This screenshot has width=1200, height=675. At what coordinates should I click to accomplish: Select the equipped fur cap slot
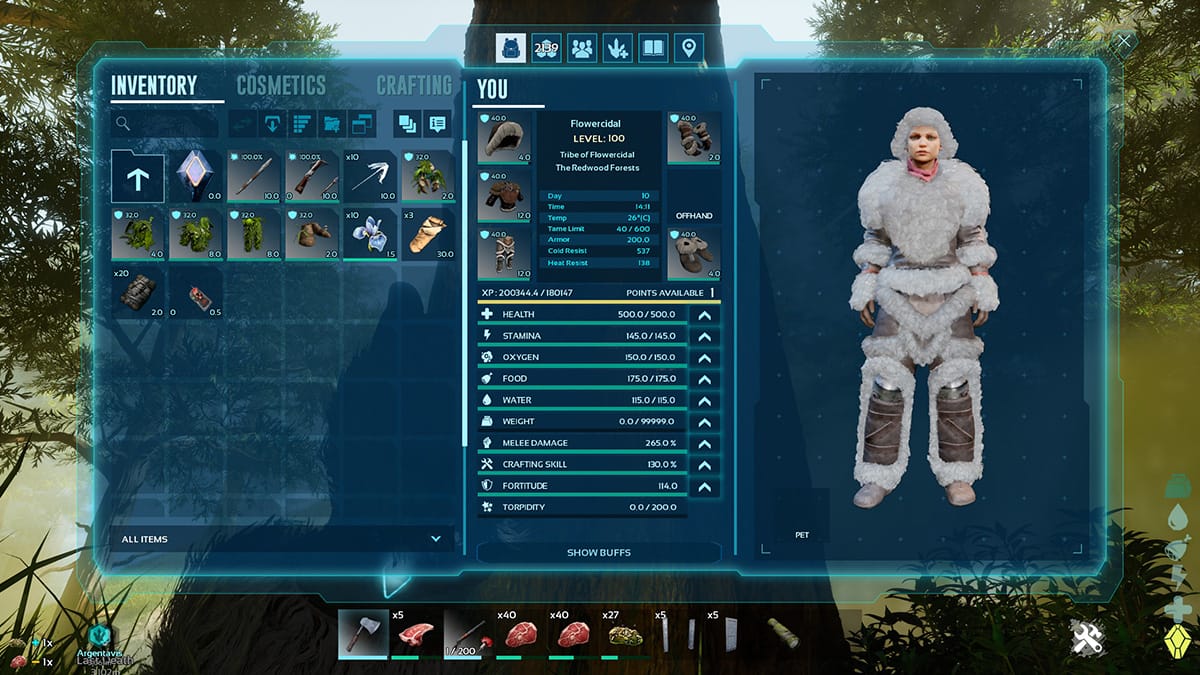pos(505,137)
